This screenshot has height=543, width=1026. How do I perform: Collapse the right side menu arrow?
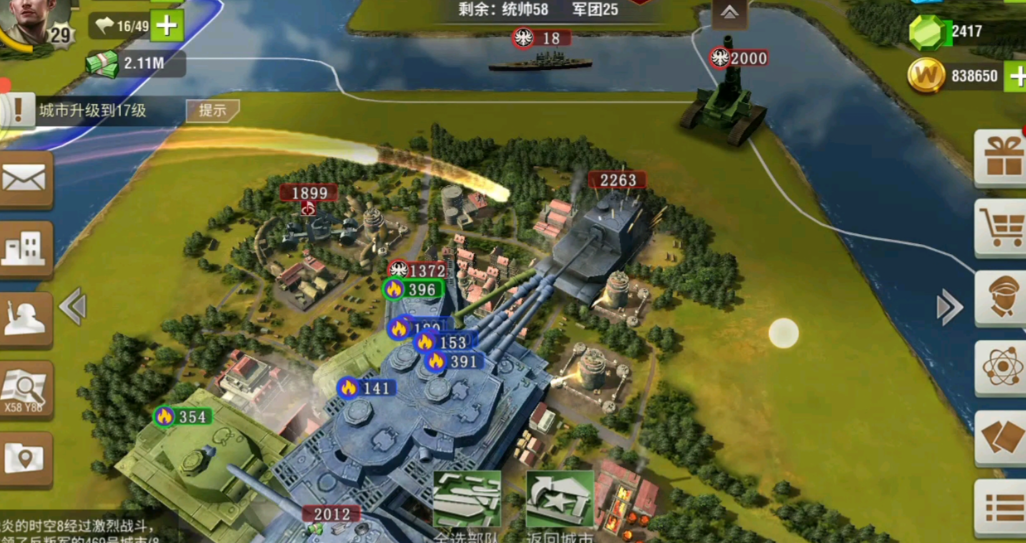click(949, 308)
